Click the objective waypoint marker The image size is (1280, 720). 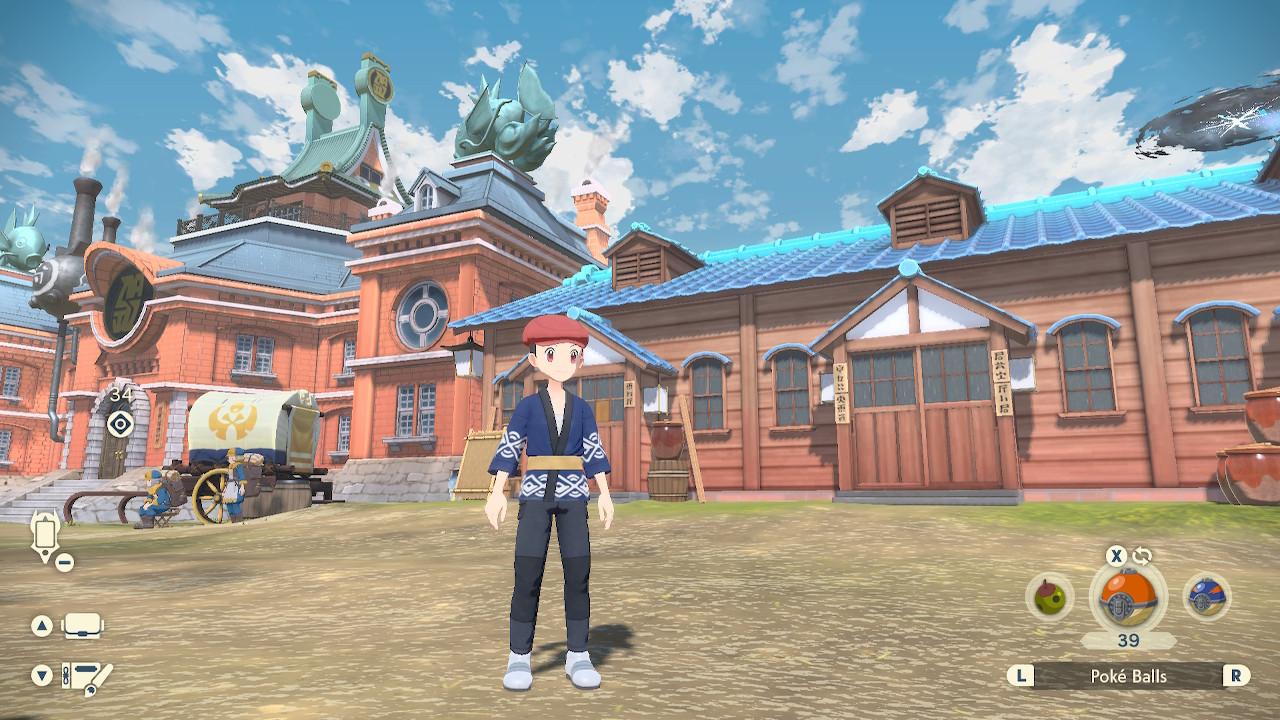(121, 423)
